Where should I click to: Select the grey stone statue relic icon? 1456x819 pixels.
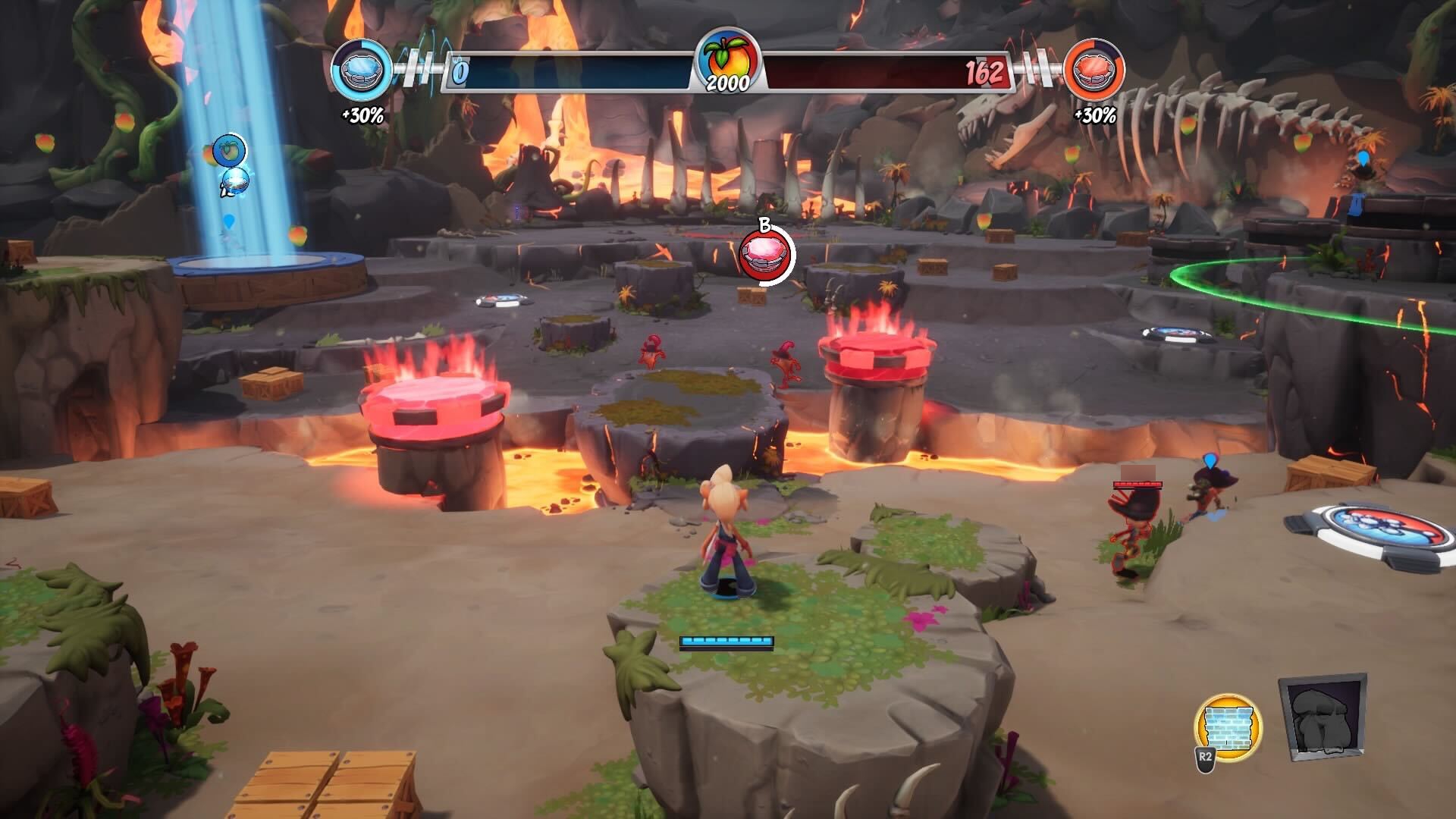pyautogui.click(x=1322, y=717)
